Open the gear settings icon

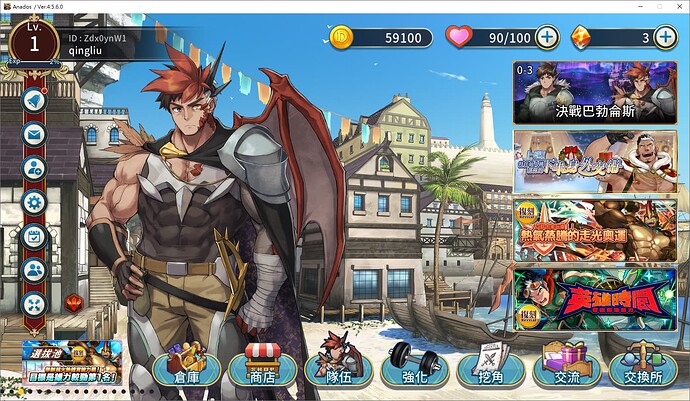[34, 203]
